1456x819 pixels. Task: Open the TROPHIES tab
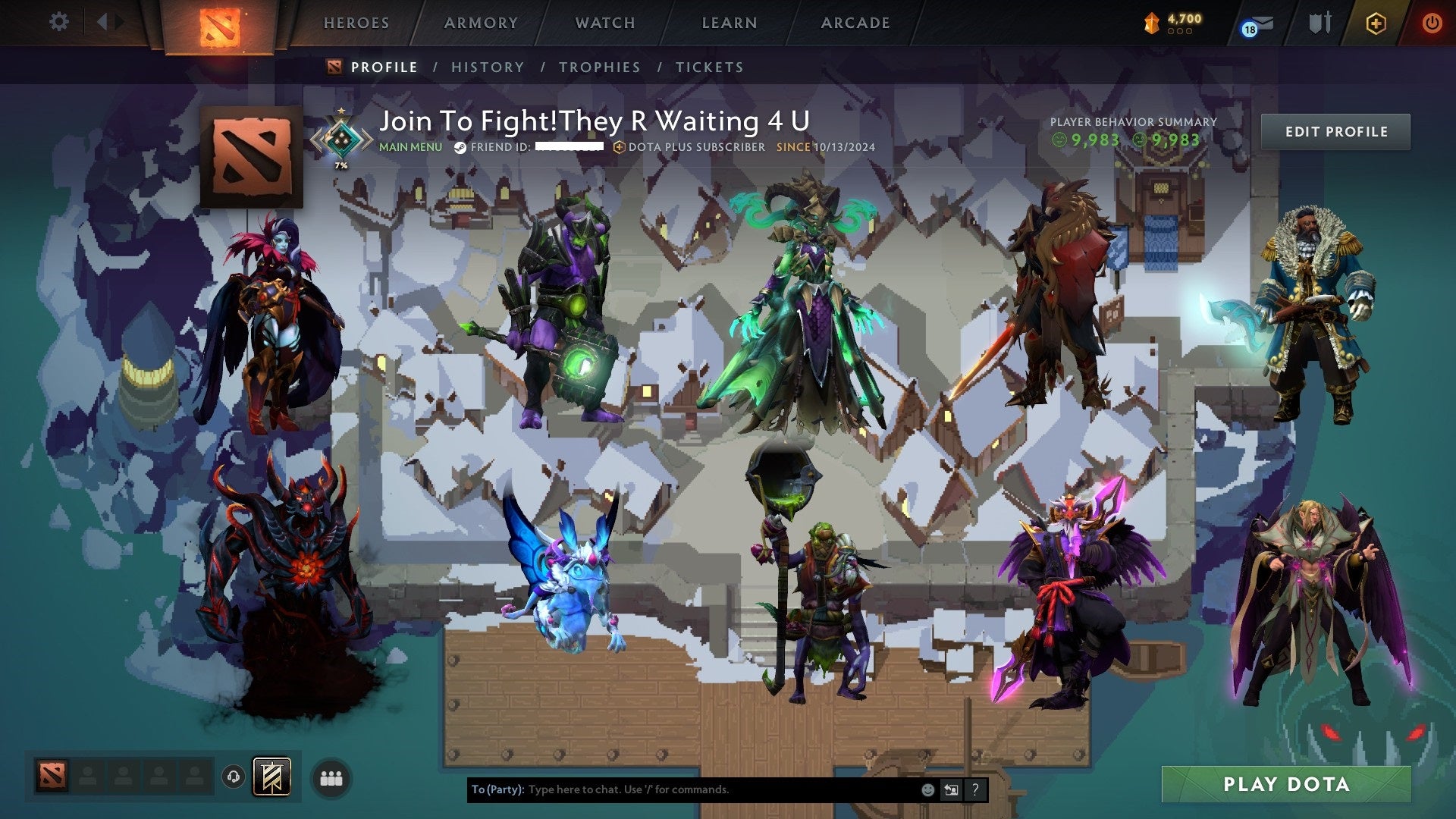599,67
